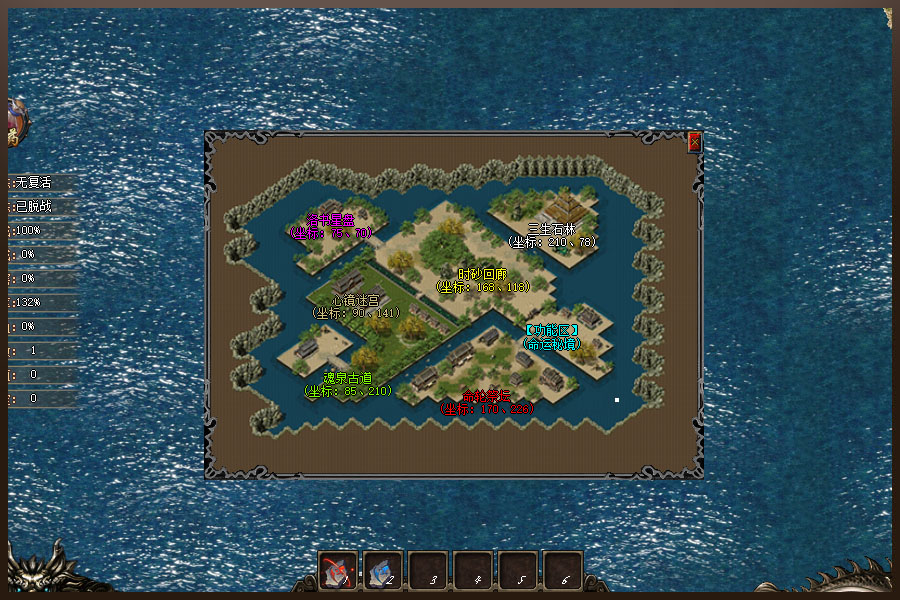Use the blue rune stone in slot 2
900x600 pixels.
click(x=384, y=571)
